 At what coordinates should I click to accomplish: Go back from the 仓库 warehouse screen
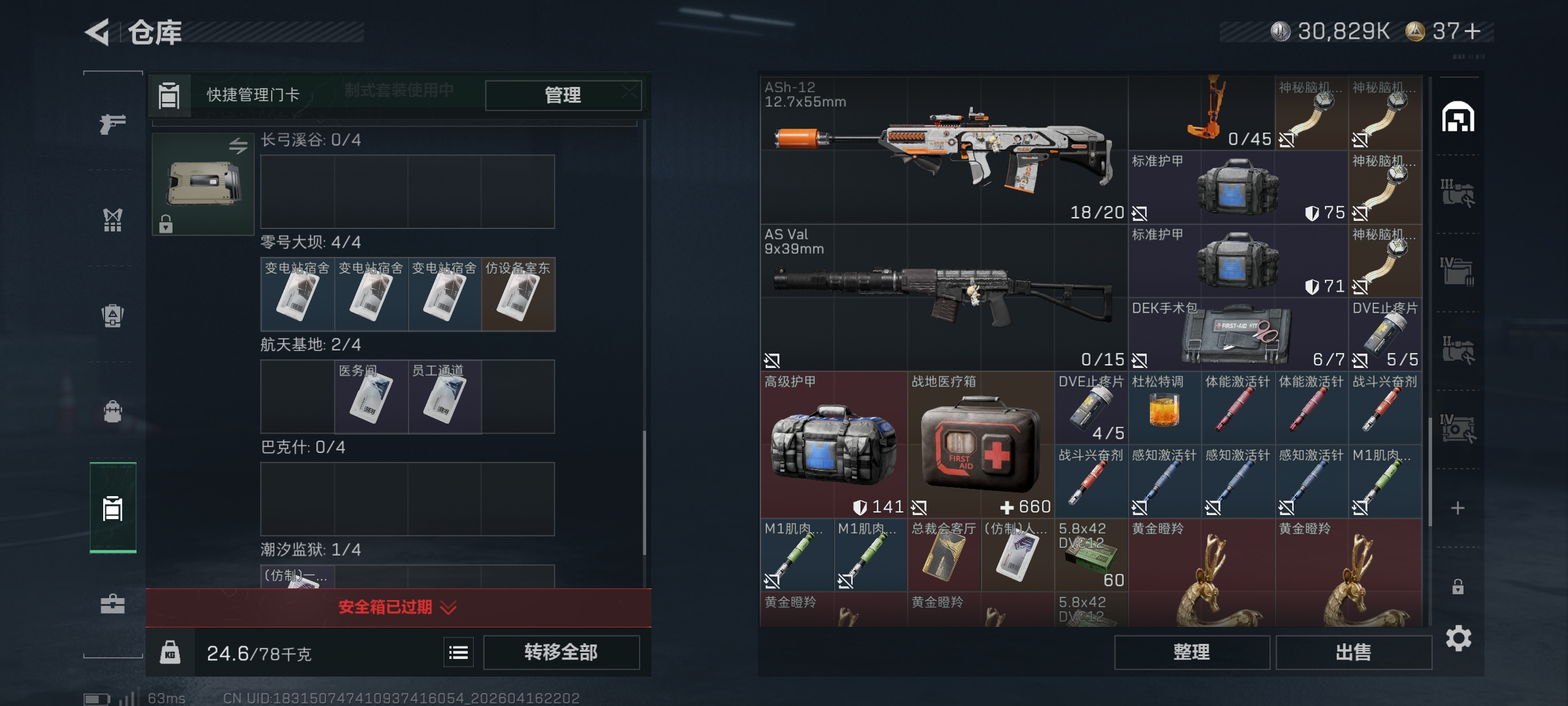(98, 32)
